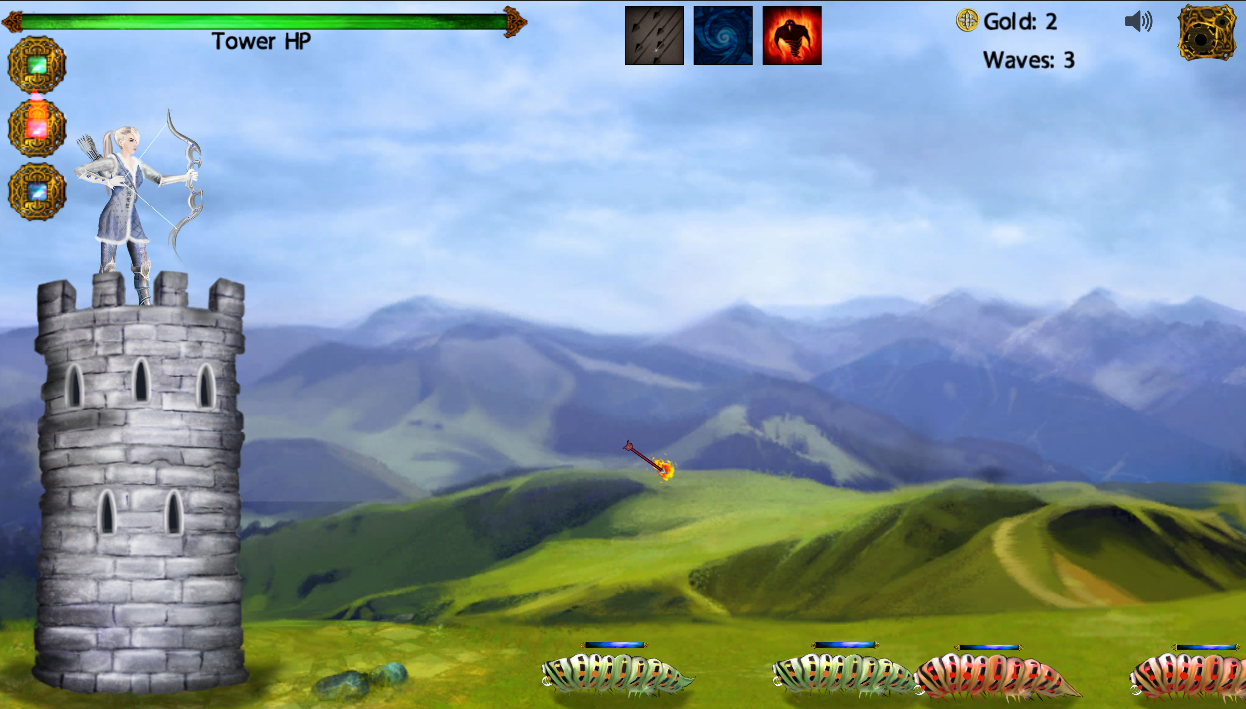Open the golden gear settings menu
1246x709 pixels.
point(1207,32)
